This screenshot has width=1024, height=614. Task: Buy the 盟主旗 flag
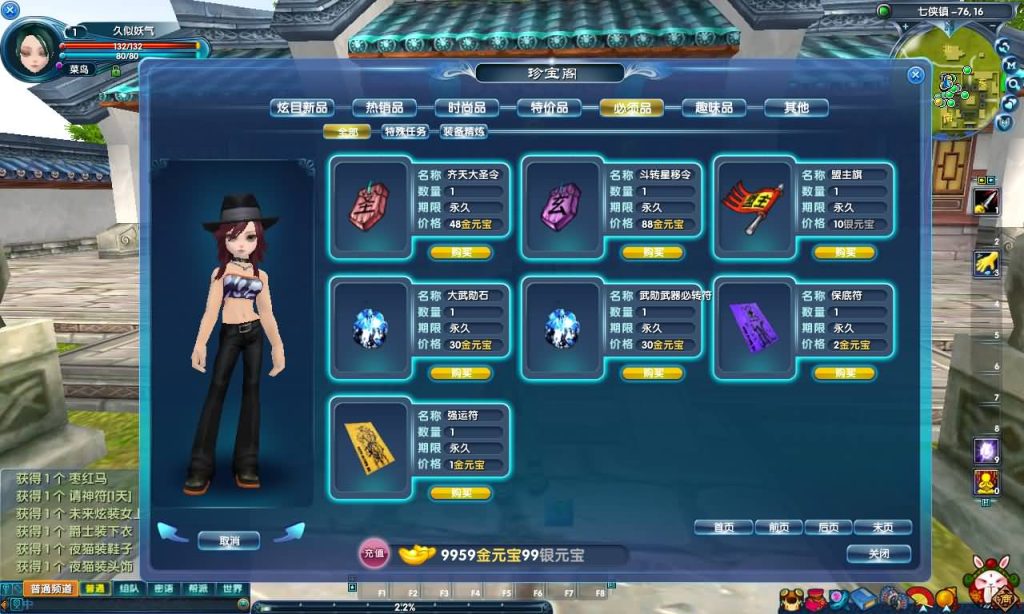click(844, 253)
